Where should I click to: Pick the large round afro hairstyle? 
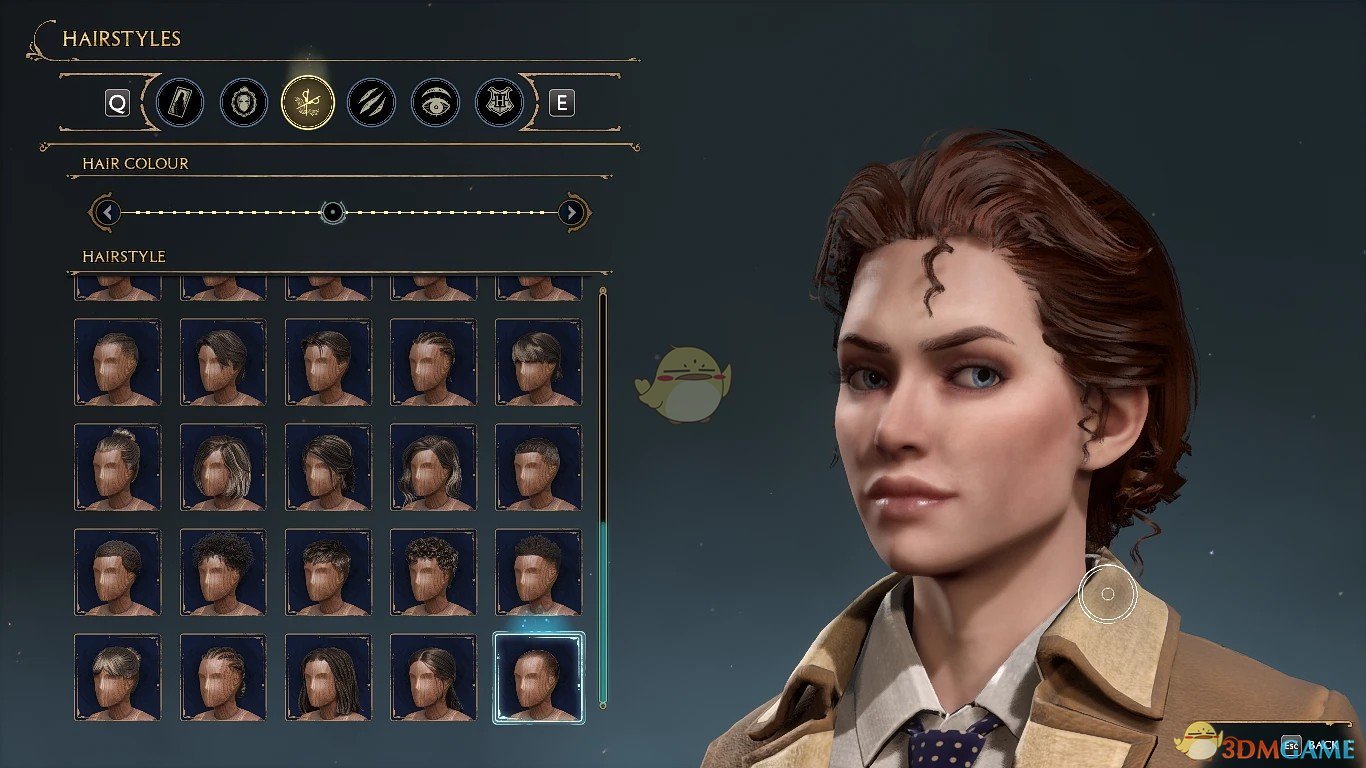(x=223, y=571)
